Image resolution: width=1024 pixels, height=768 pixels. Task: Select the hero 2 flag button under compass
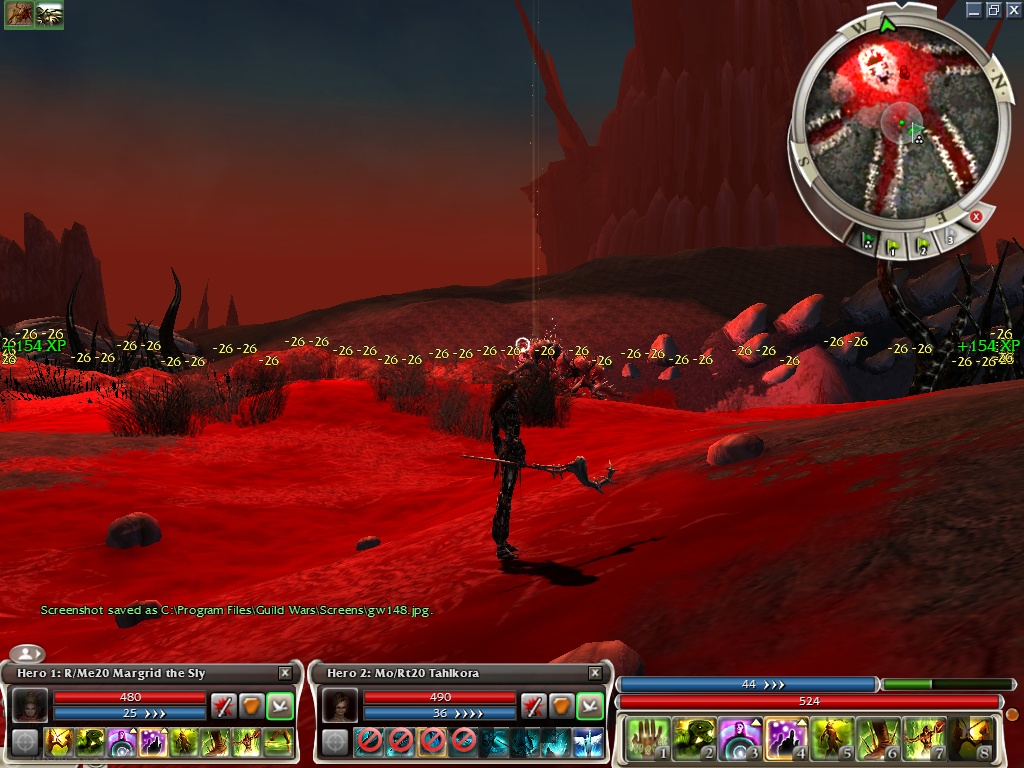[x=922, y=243]
